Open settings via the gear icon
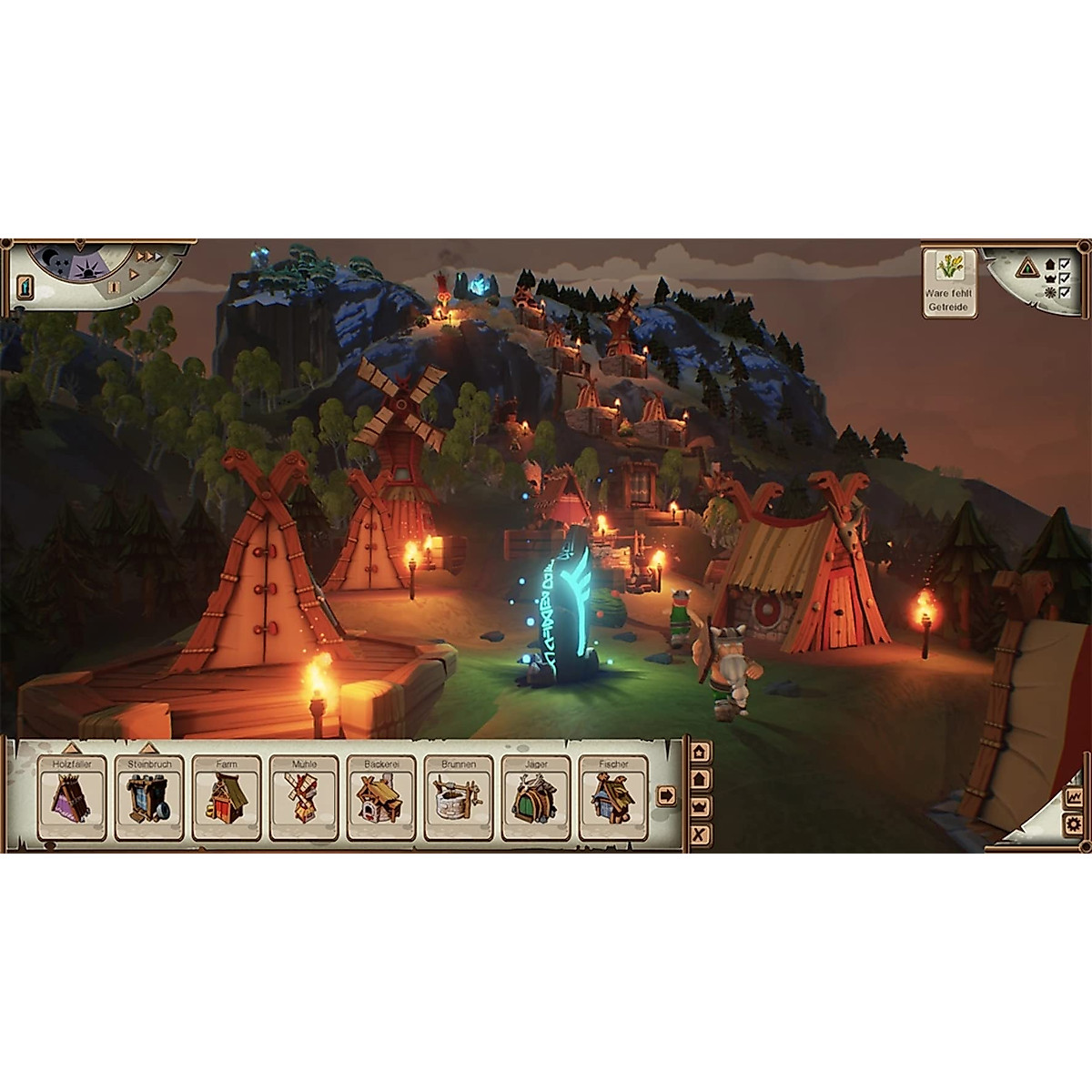 pos(1076,825)
